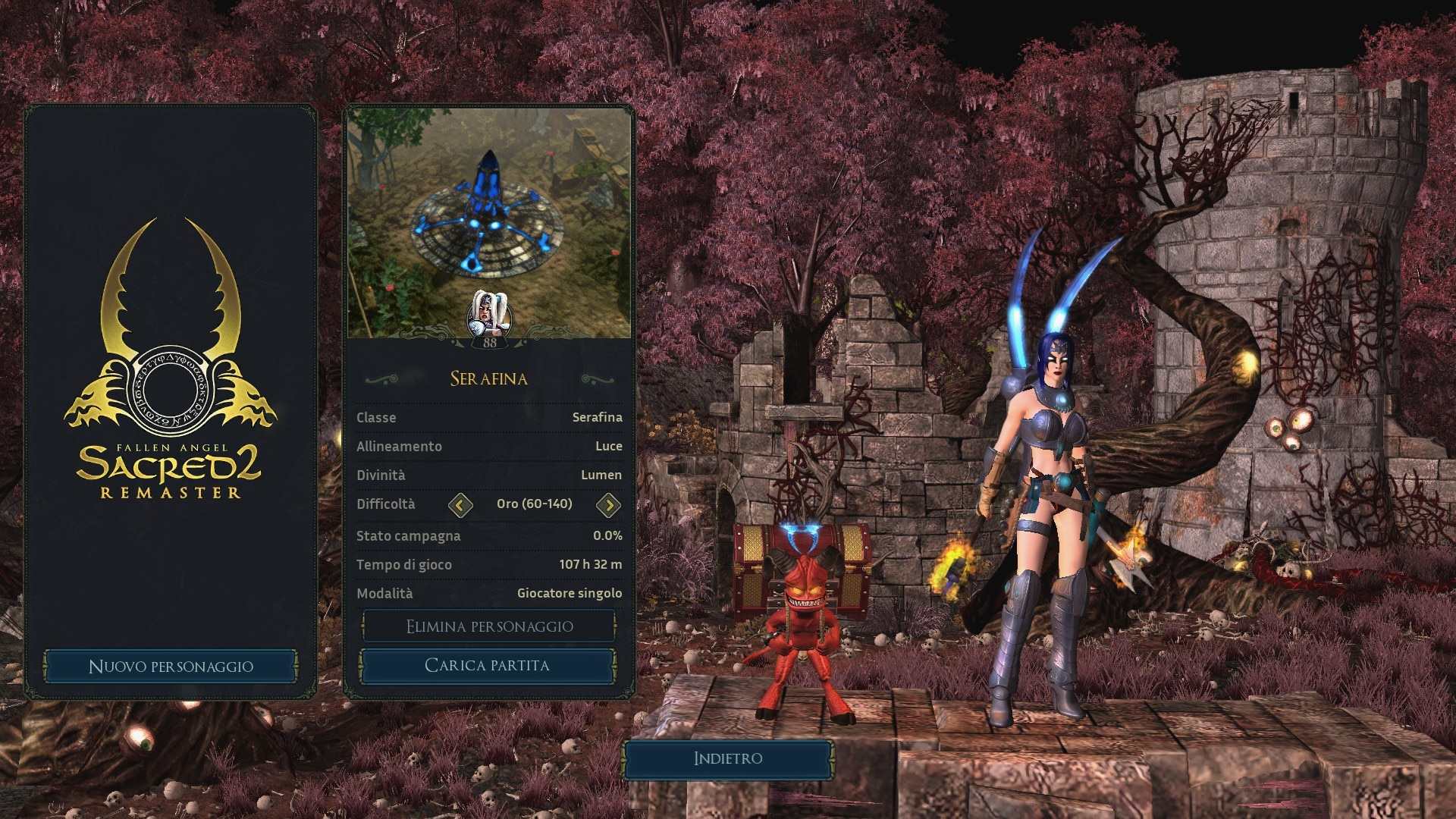Go back with the Indietro button
Image resolution: width=1456 pixels, height=819 pixels.
pos(728,758)
